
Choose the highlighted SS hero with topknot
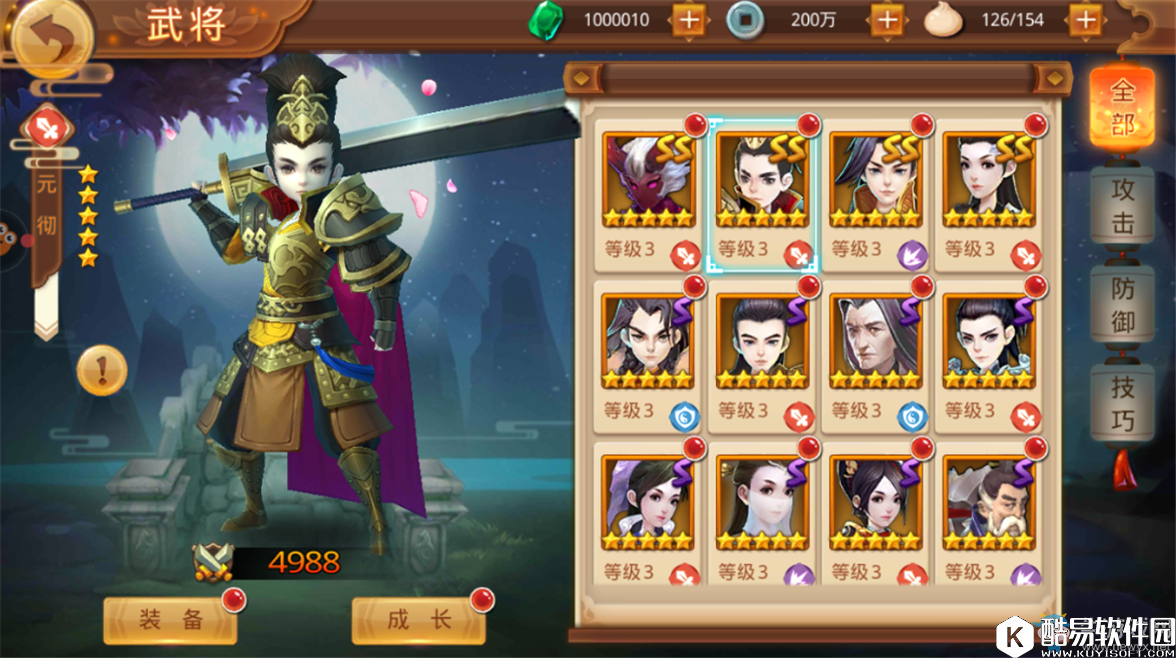tap(762, 181)
